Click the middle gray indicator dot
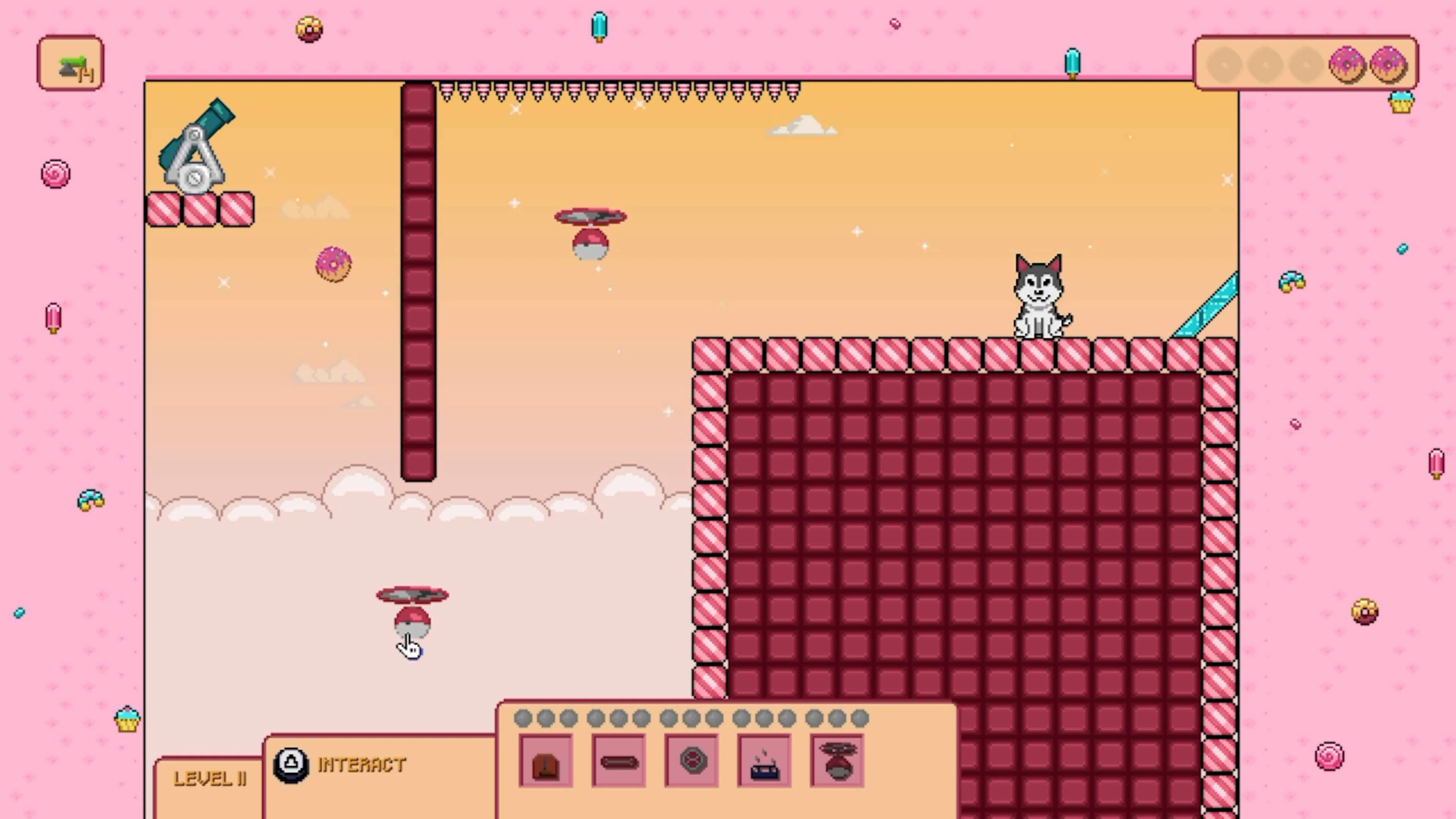1456x819 pixels. [692, 718]
